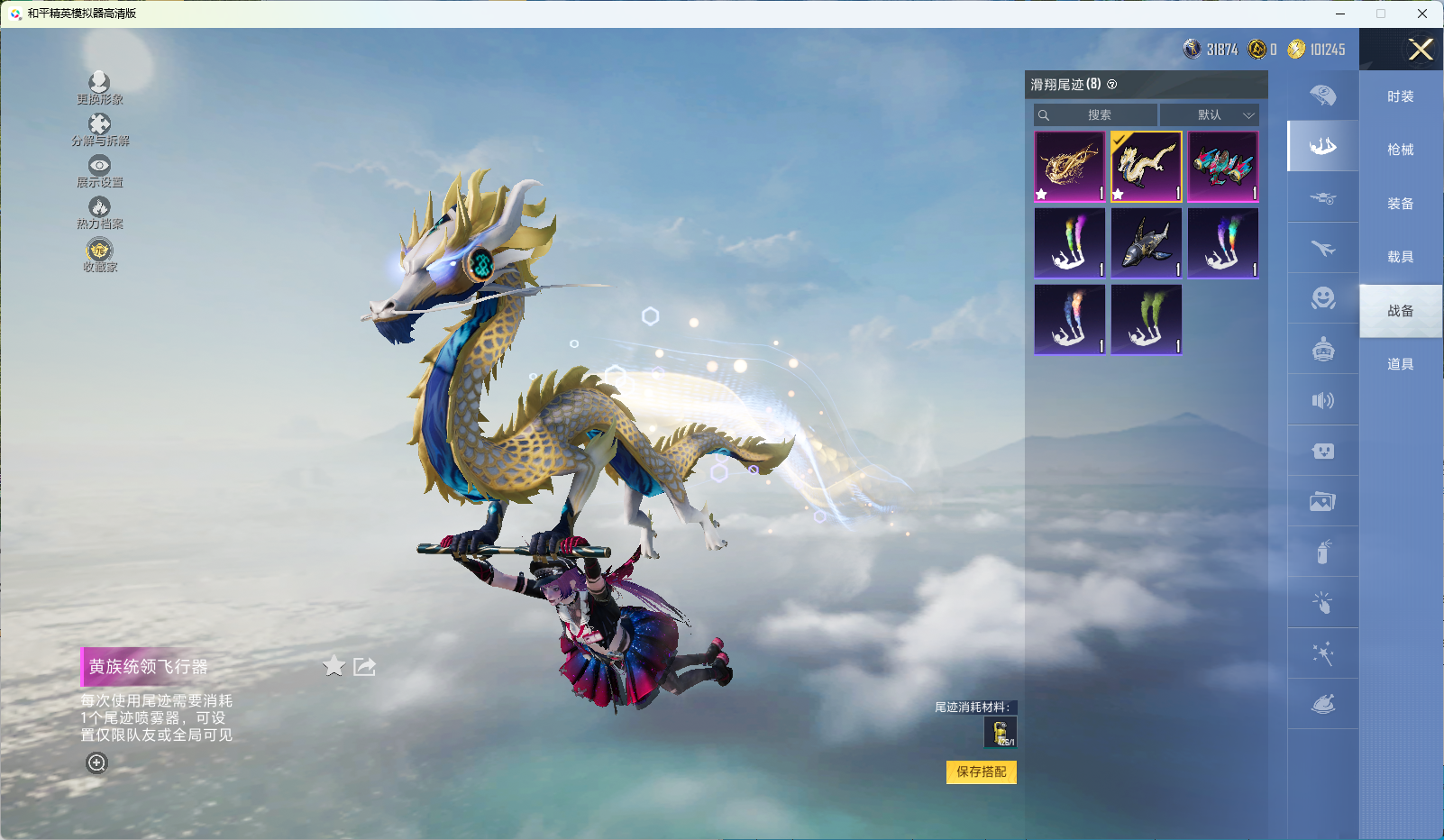Screen dimensions: 1444x840
Task: Share the item using the share arrow
Action: (365, 666)
